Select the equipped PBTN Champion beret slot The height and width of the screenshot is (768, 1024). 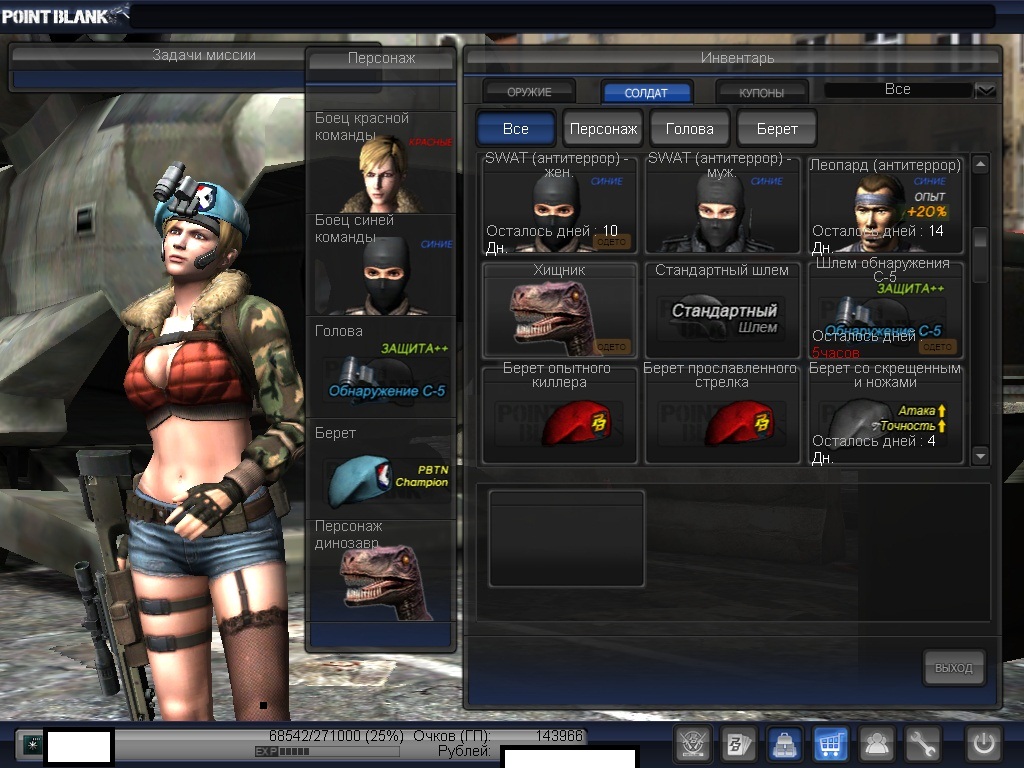click(x=381, y=470)
